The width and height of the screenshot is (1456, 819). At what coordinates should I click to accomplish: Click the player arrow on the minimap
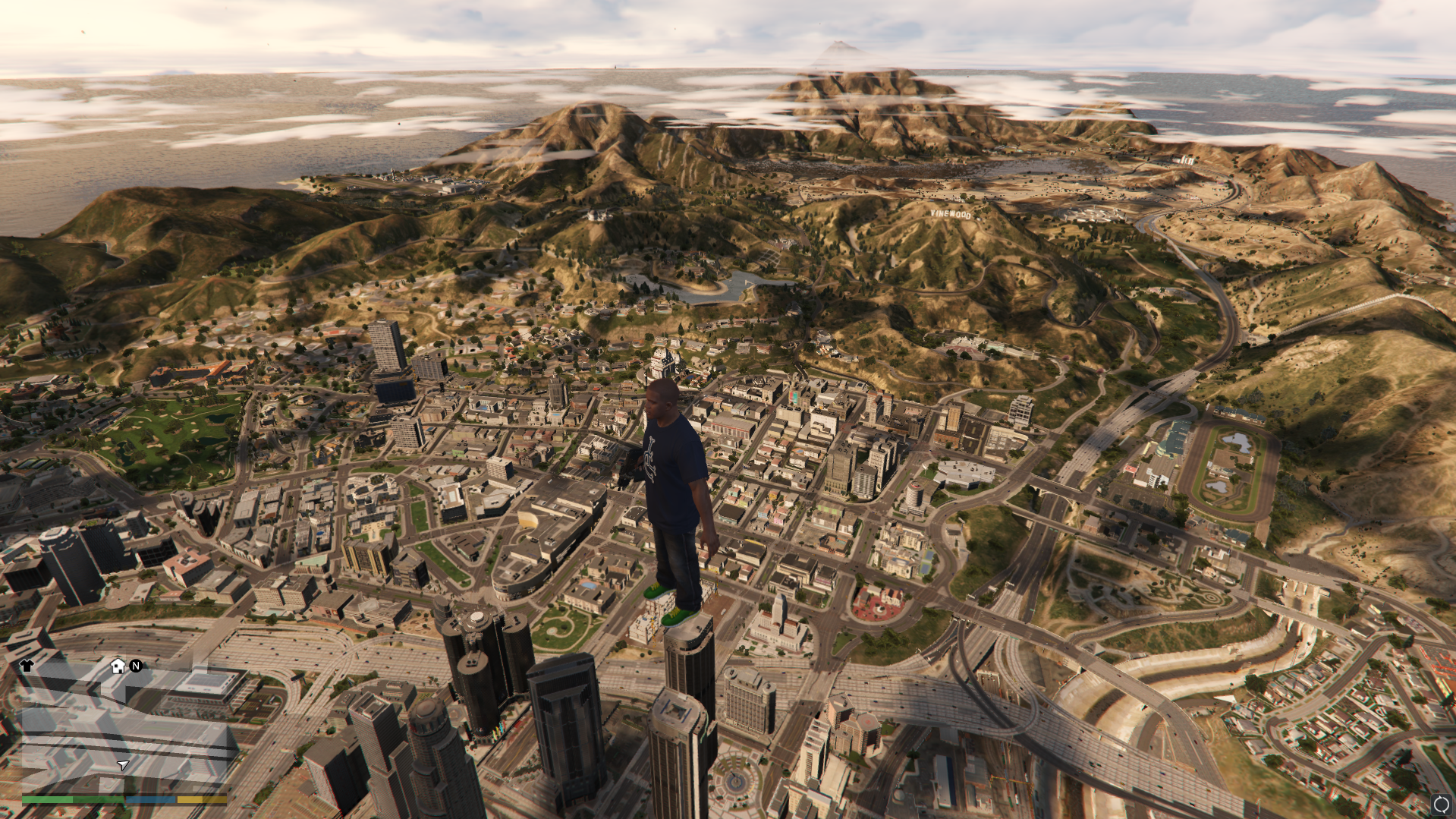tap(123, 764)
